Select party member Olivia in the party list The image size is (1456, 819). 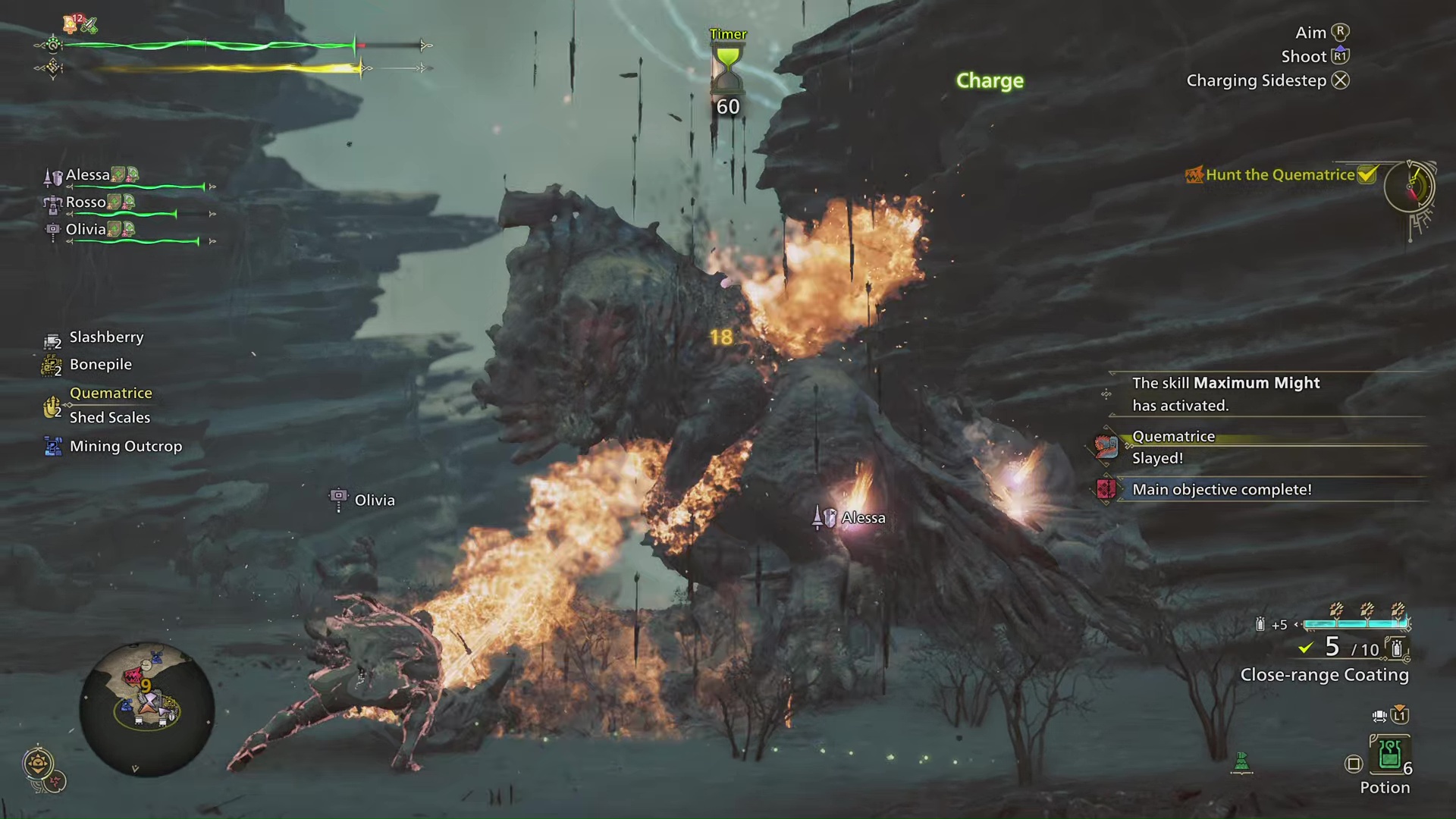pyautogui.click(x=86, y=230)
